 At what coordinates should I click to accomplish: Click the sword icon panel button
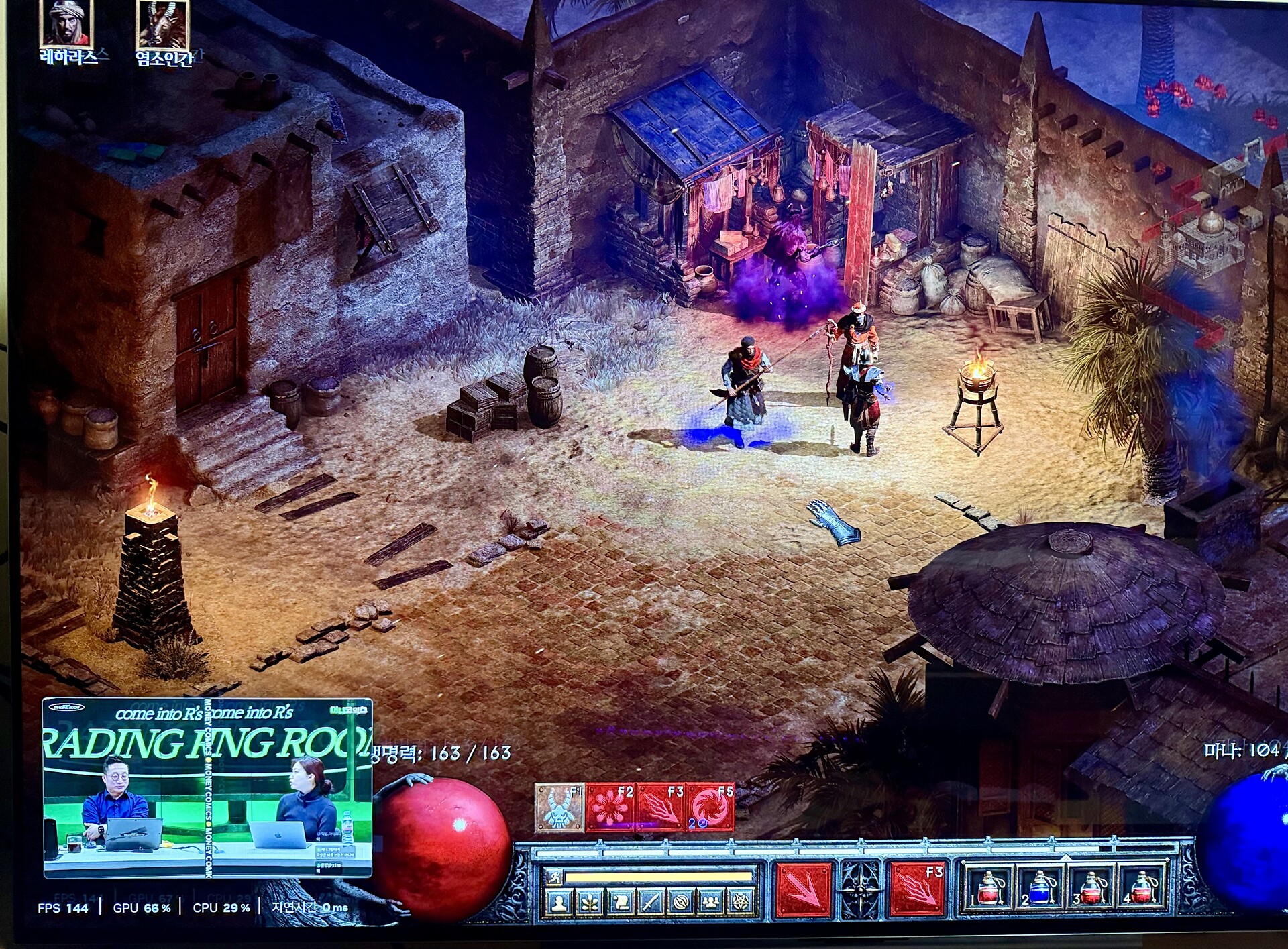click(x=650, y=903)
